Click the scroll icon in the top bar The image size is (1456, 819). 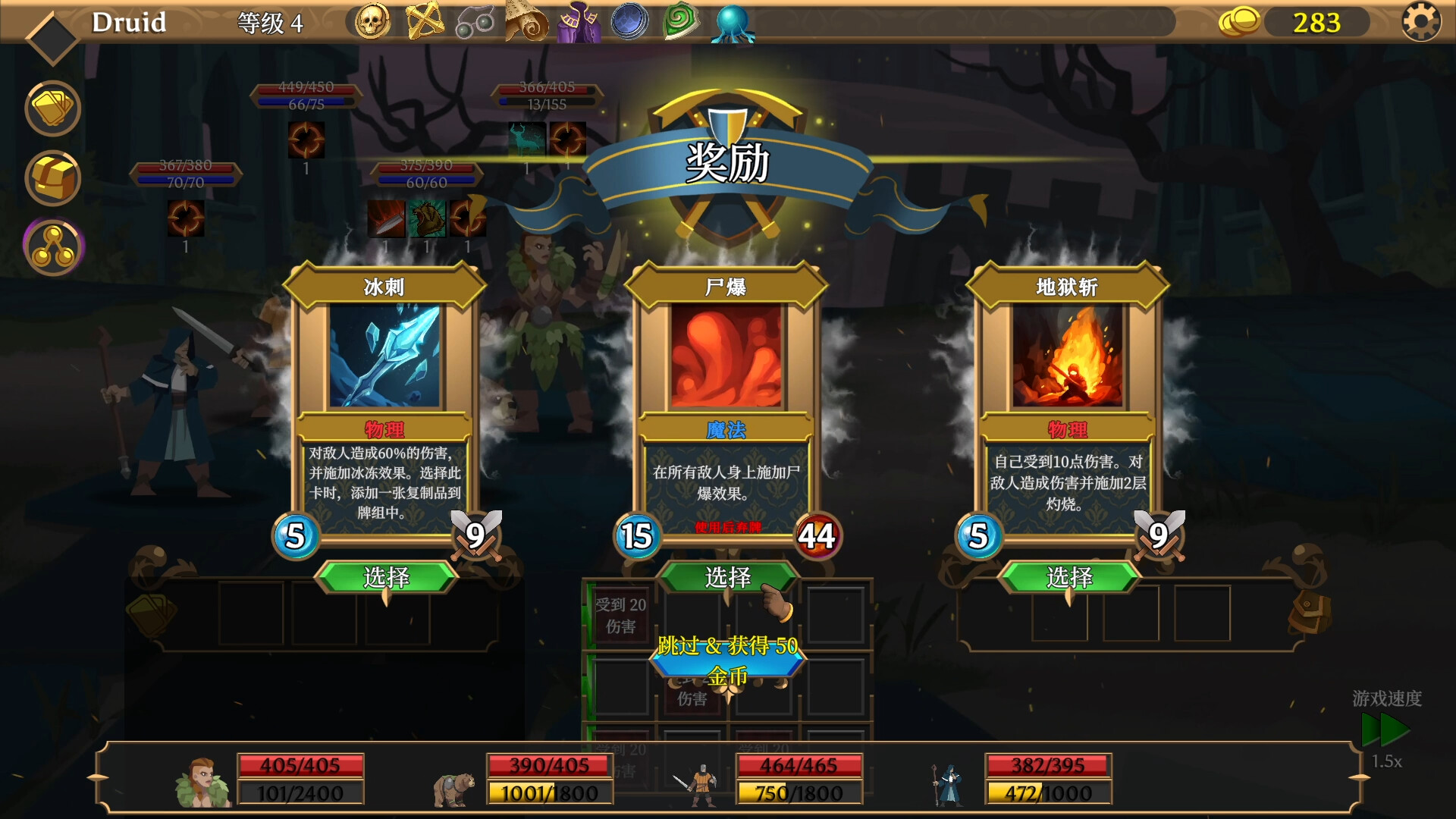pos(528,22)
